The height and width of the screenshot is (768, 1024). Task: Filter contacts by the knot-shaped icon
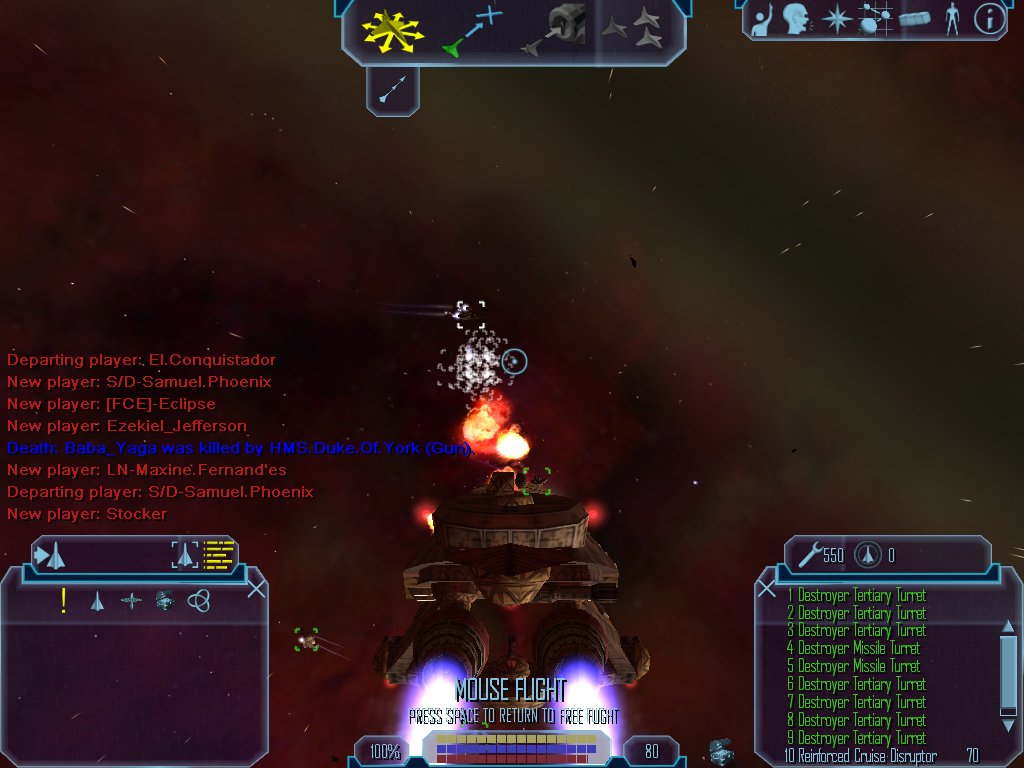point(198,600)
